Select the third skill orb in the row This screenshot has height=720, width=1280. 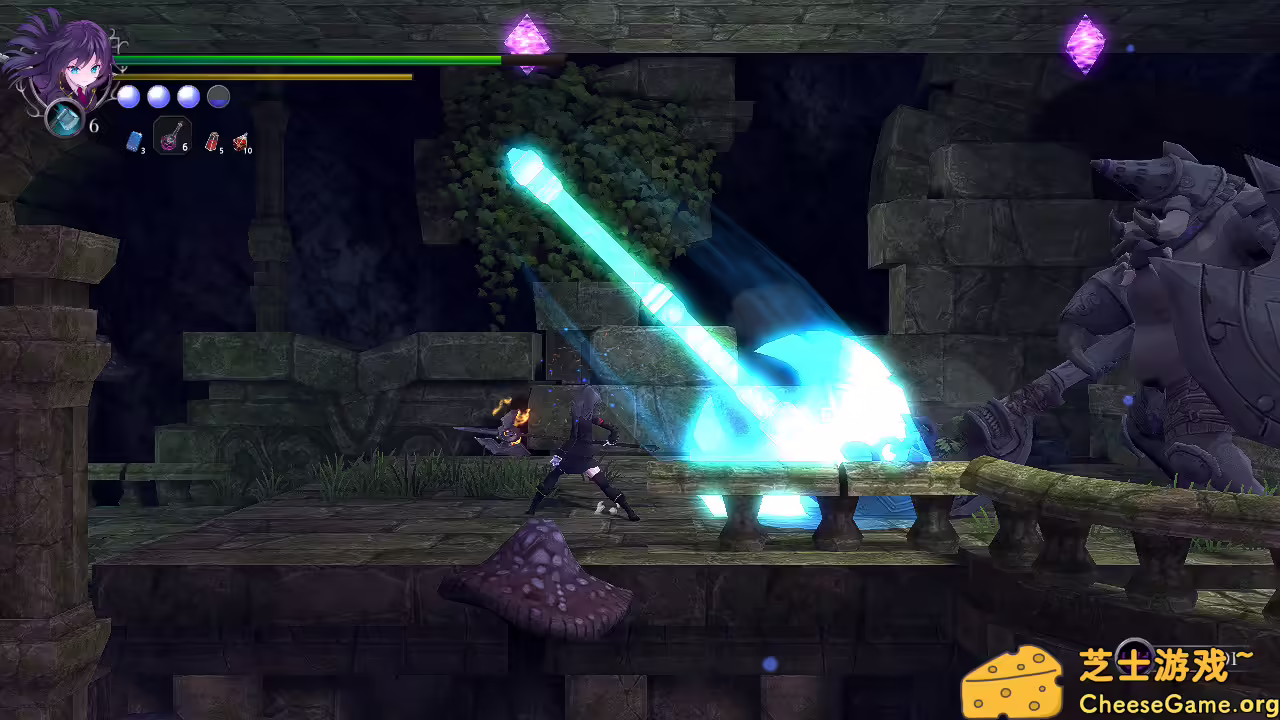pos(187,96)
